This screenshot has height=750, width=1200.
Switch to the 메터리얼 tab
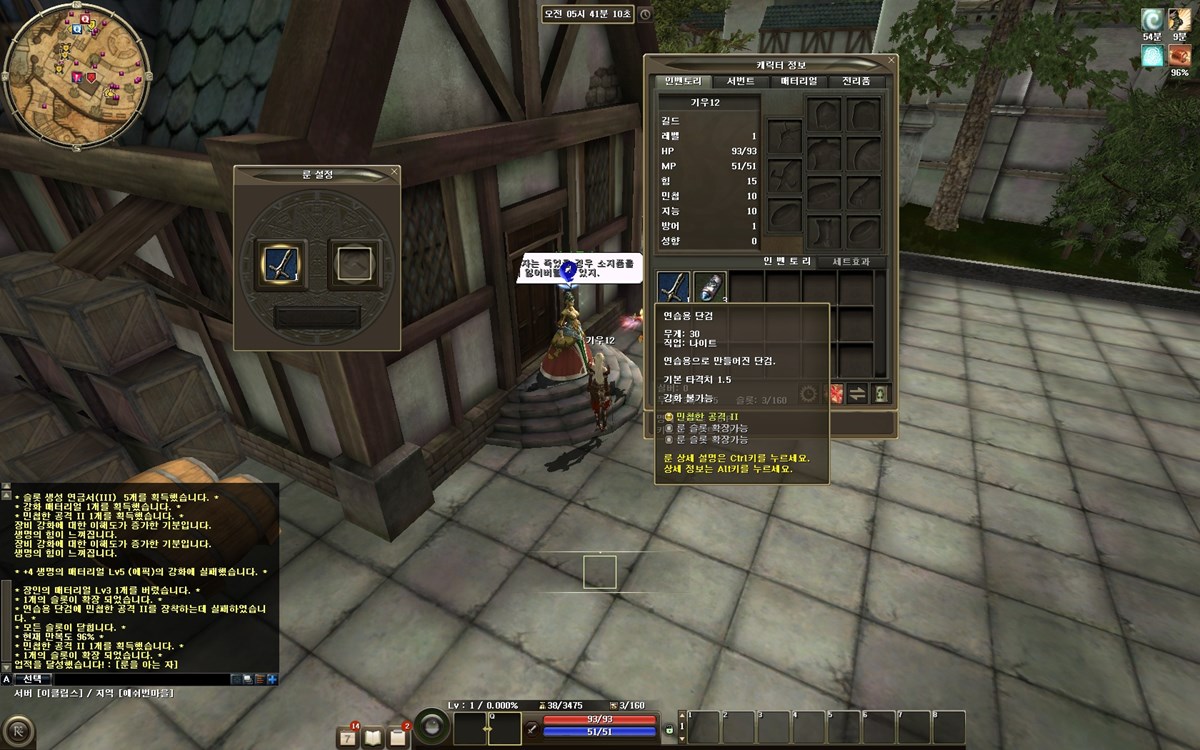799,81
